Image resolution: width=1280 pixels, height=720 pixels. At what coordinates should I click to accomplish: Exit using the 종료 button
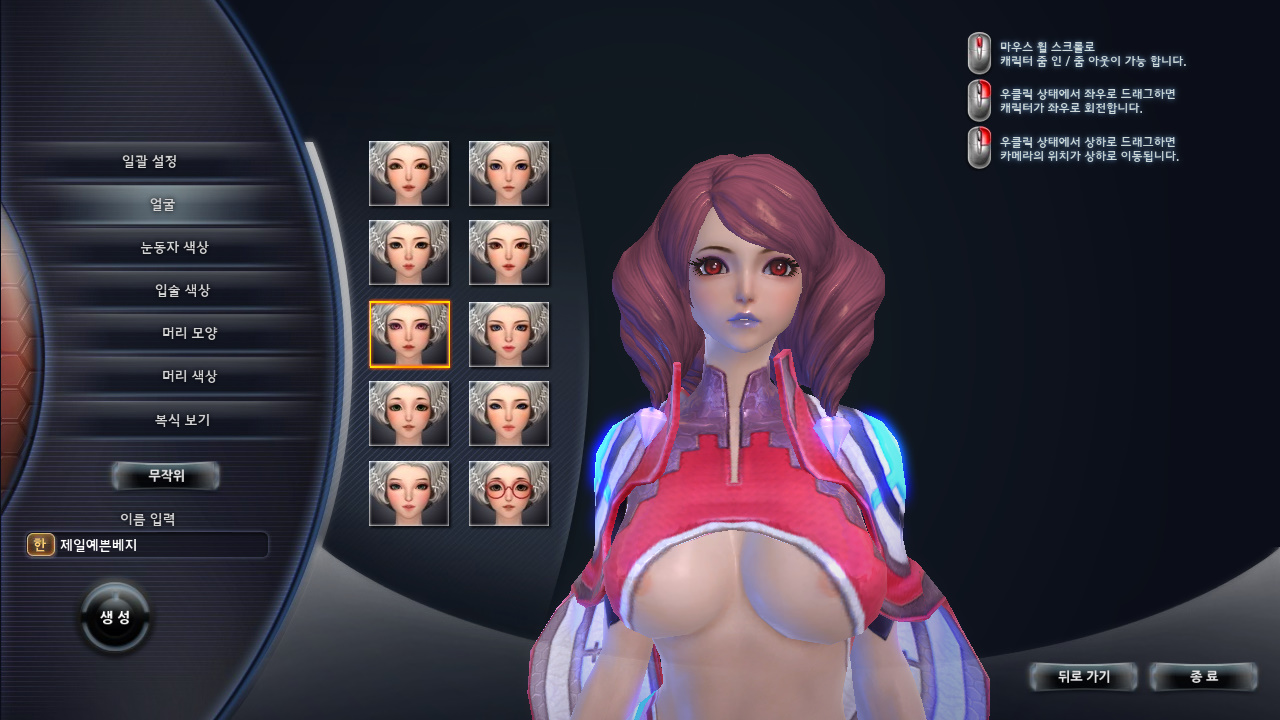(1203, 677)
